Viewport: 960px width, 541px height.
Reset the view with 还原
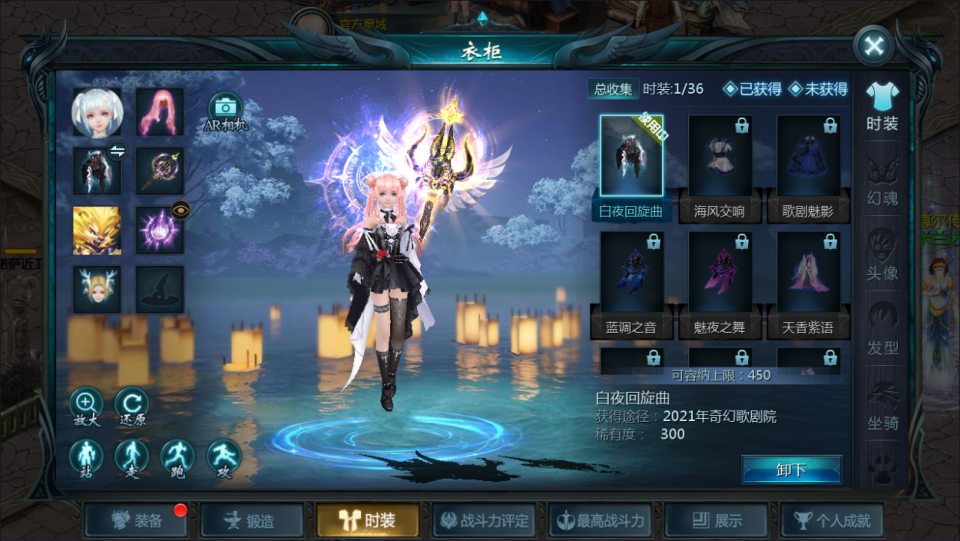click(x=131, y=406)
